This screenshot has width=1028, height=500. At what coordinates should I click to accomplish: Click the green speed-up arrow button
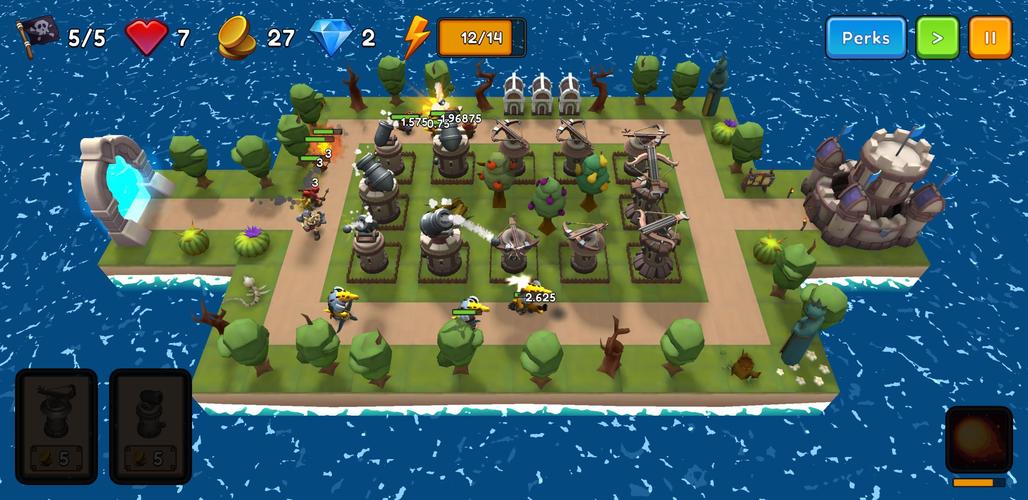(937, 38)
